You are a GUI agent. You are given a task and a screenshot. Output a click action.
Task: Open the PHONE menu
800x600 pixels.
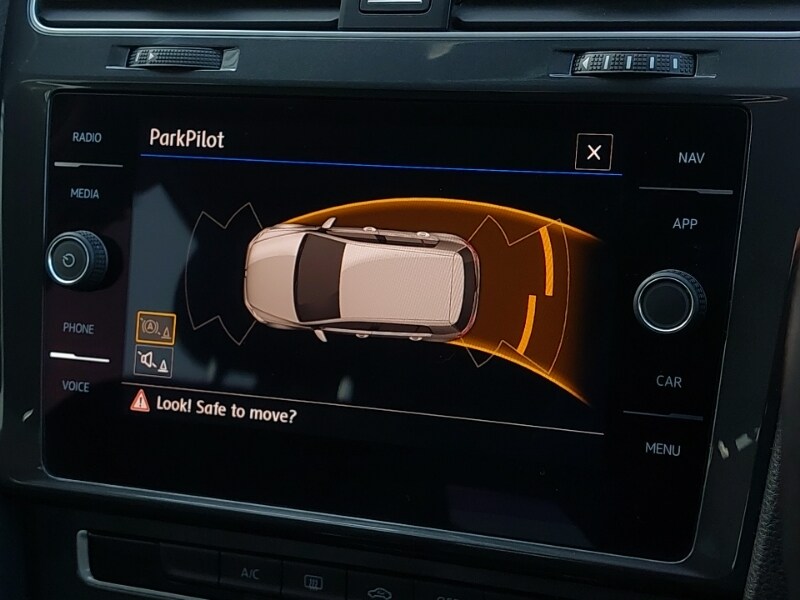point(78,329)
